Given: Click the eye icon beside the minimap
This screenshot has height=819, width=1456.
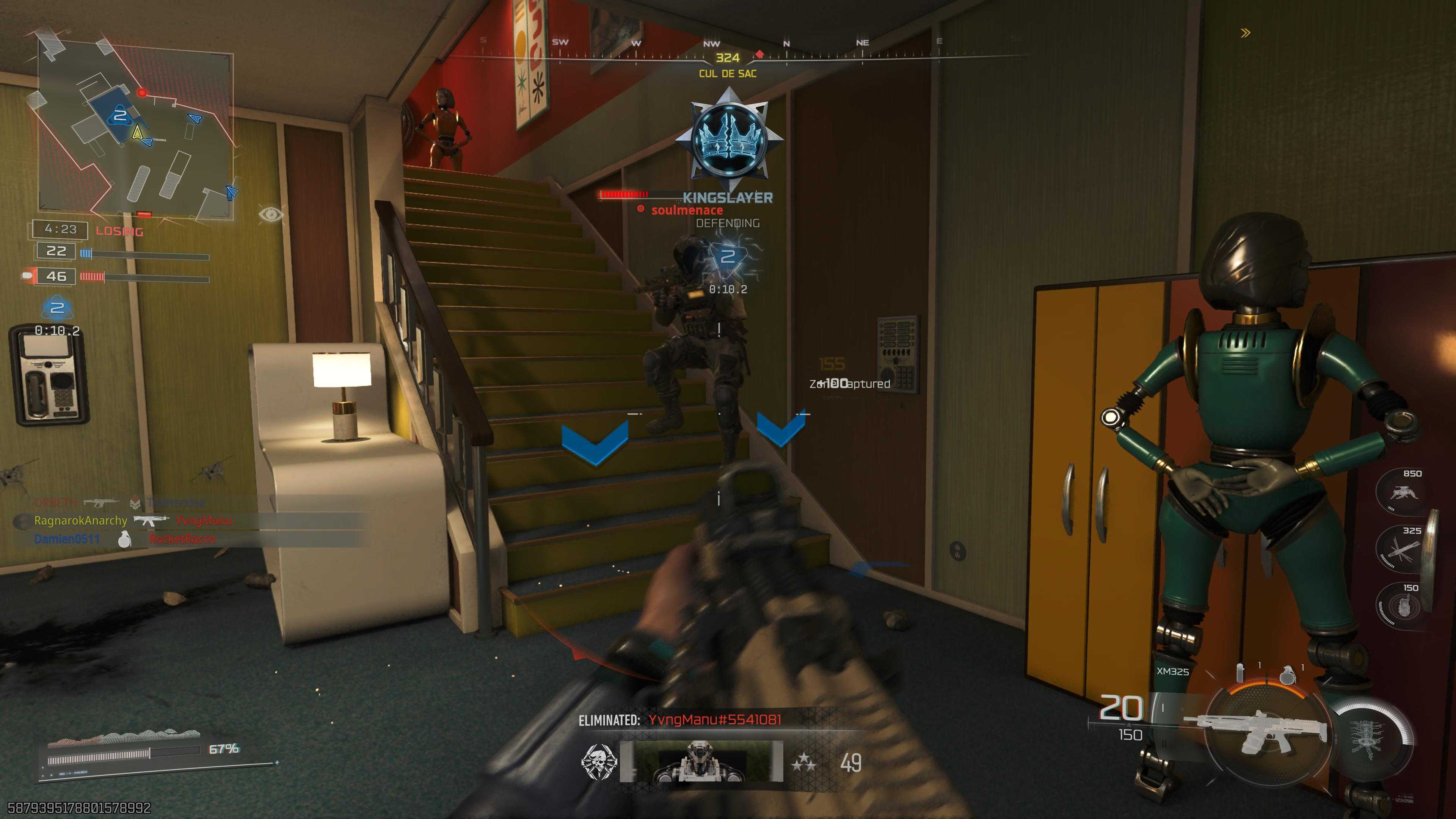Looking at the screenshot, I should click(x=271, y=214).
